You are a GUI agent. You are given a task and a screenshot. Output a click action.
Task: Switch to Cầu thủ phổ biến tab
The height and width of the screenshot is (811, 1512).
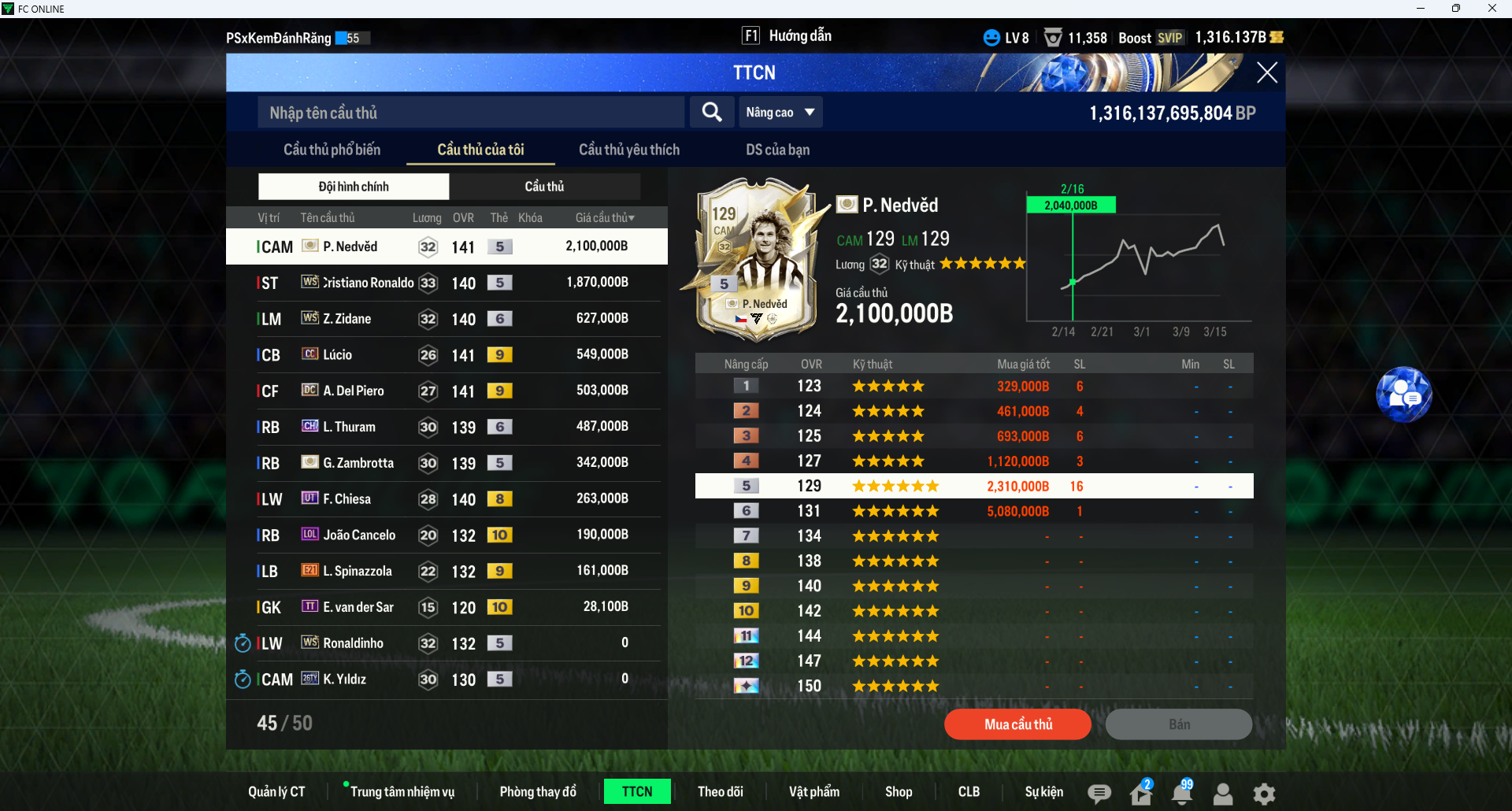332,150
